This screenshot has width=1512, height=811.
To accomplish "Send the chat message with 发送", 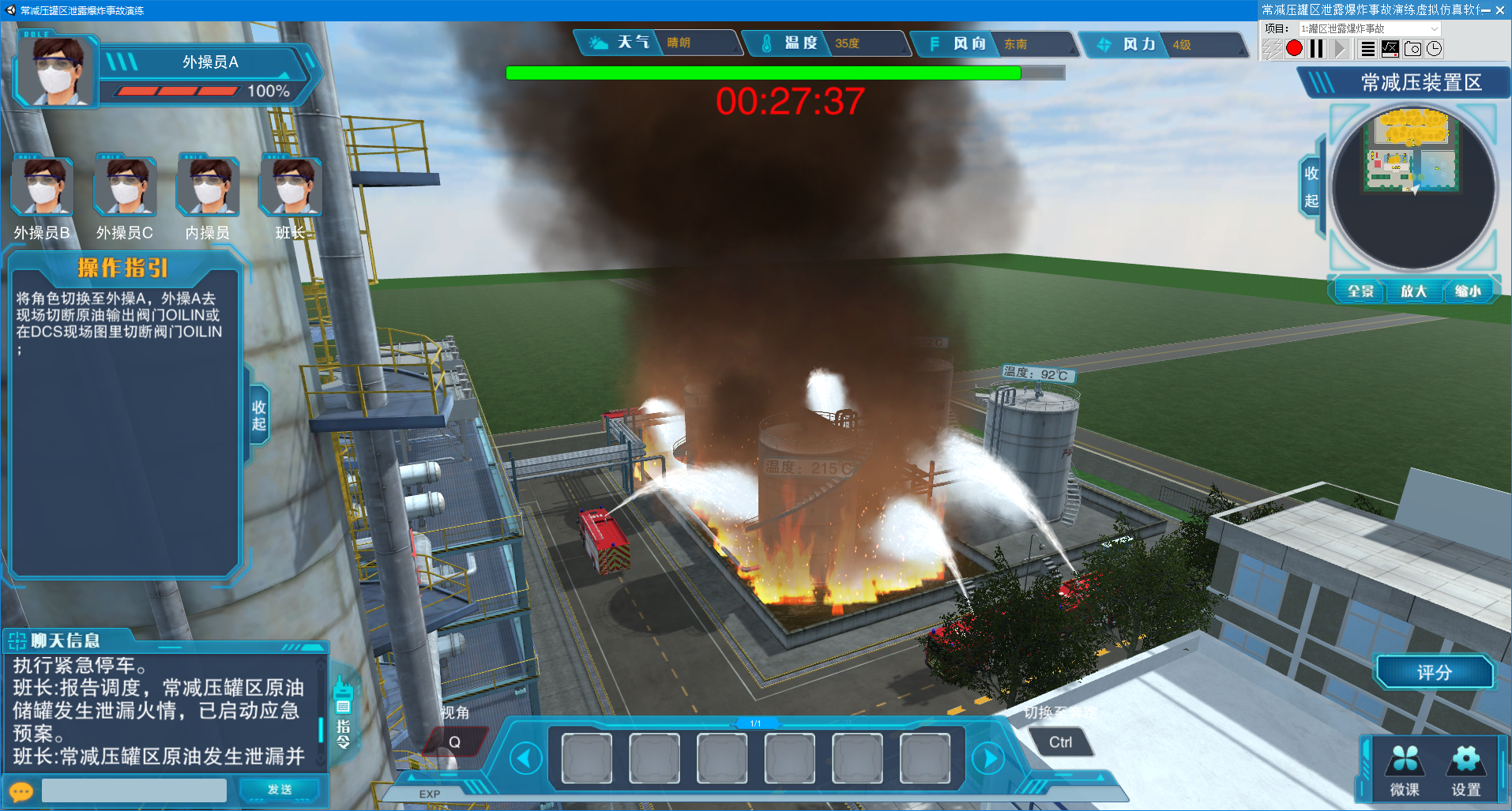I will click(280, 790).
